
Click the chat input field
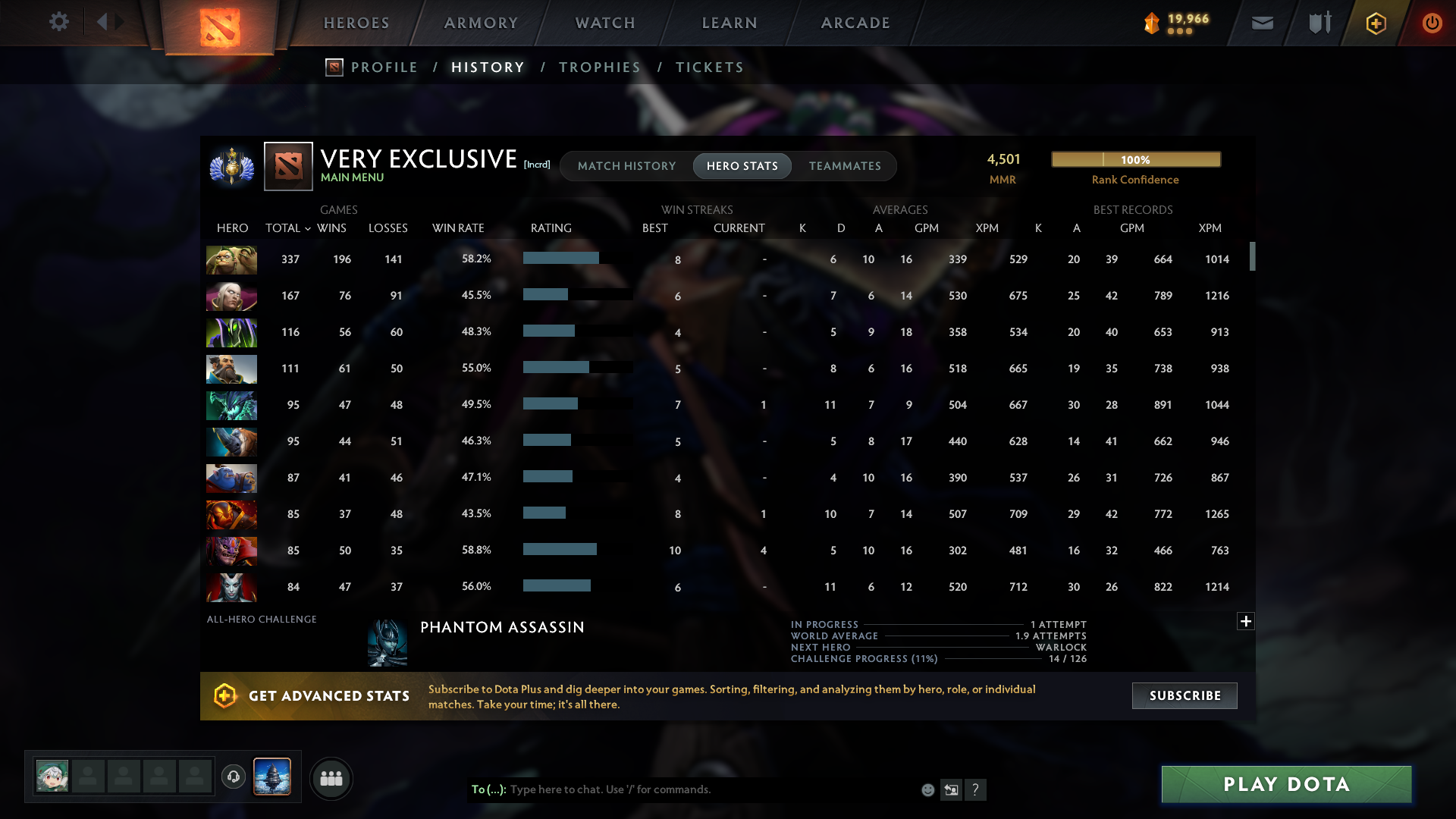pyautogui.click(x=682, y=789)
